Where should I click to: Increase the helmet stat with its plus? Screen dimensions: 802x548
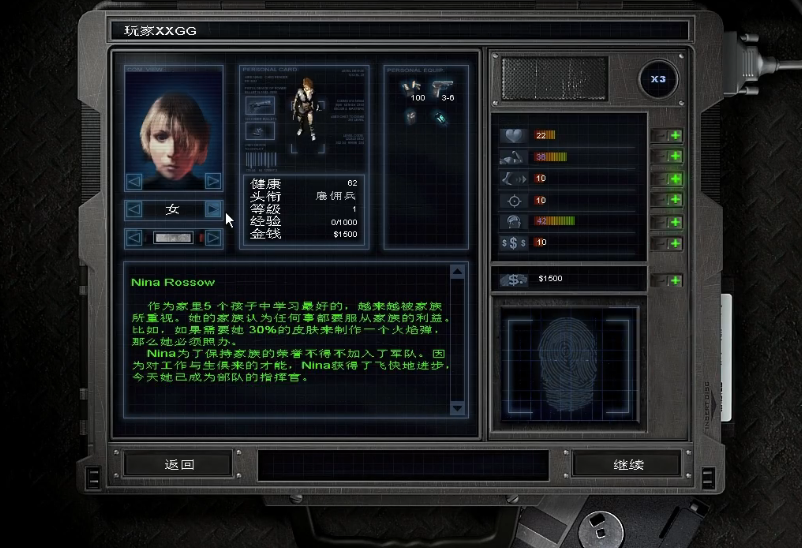pyautogui.click(x=675, y=222)
